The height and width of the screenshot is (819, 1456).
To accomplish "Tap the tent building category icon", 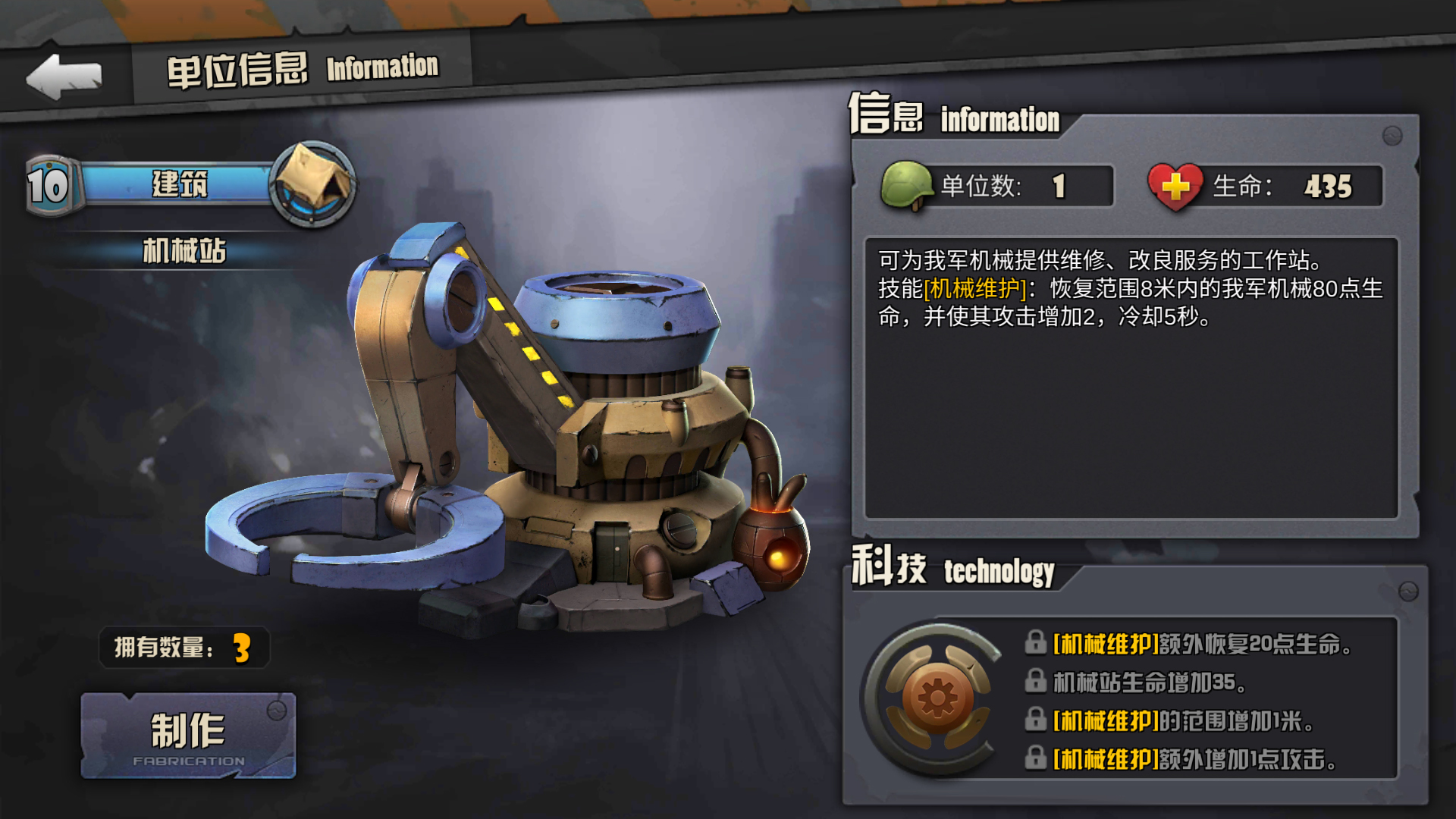I will [x=312, y=184].
